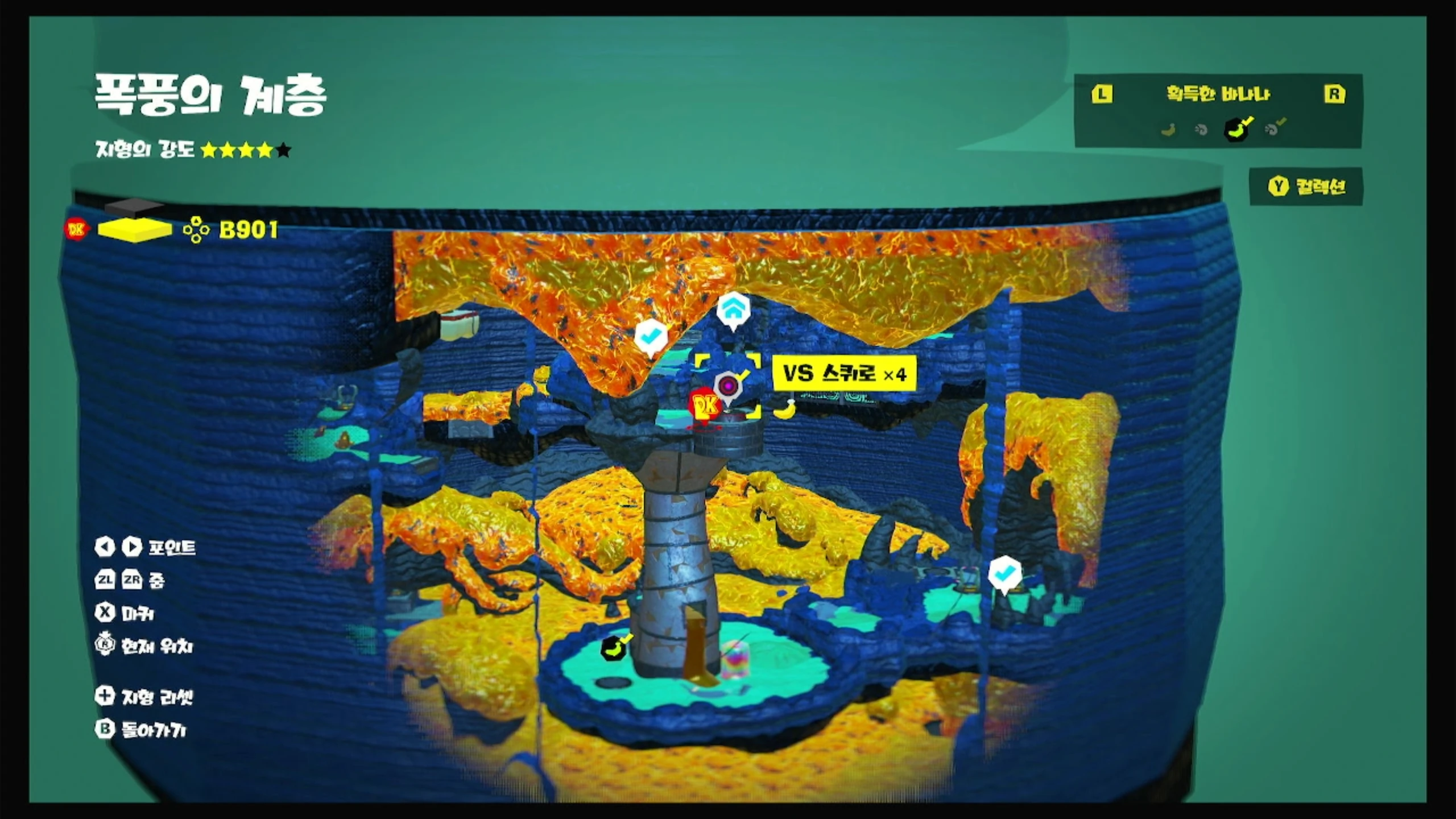Click the VS 스퀴로 ×4 label
This screenshot has width=1456, height=819.
coord(845,374)
